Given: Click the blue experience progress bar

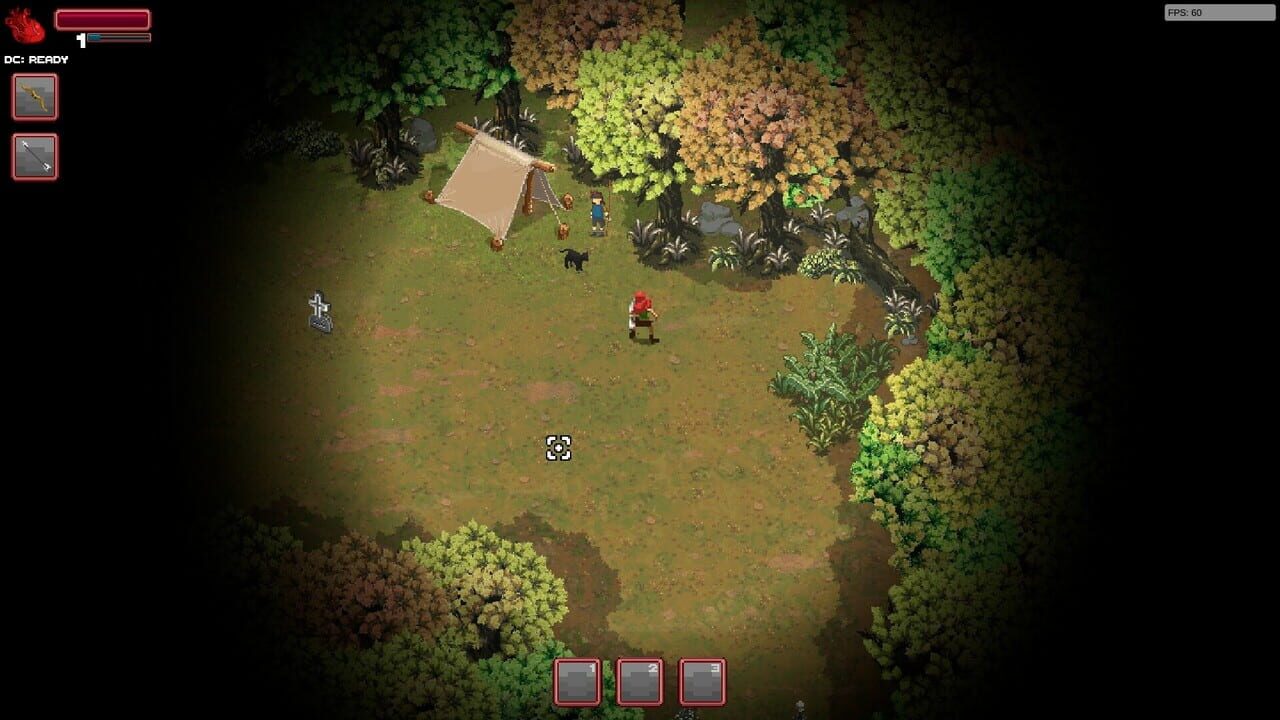Looking at the screenshot, I should click(120, 36).
